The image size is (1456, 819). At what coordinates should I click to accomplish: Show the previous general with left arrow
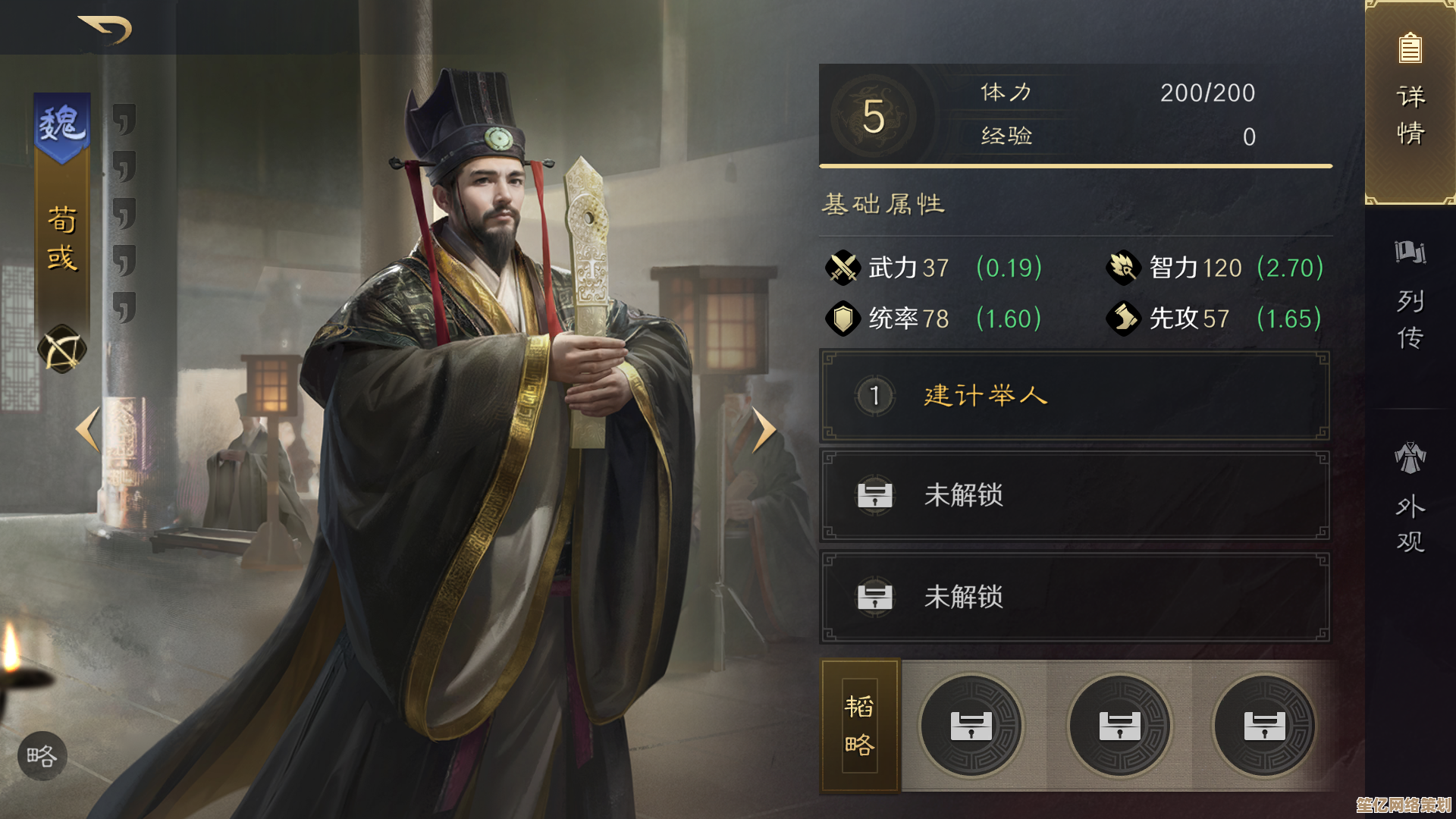point(88,430)
